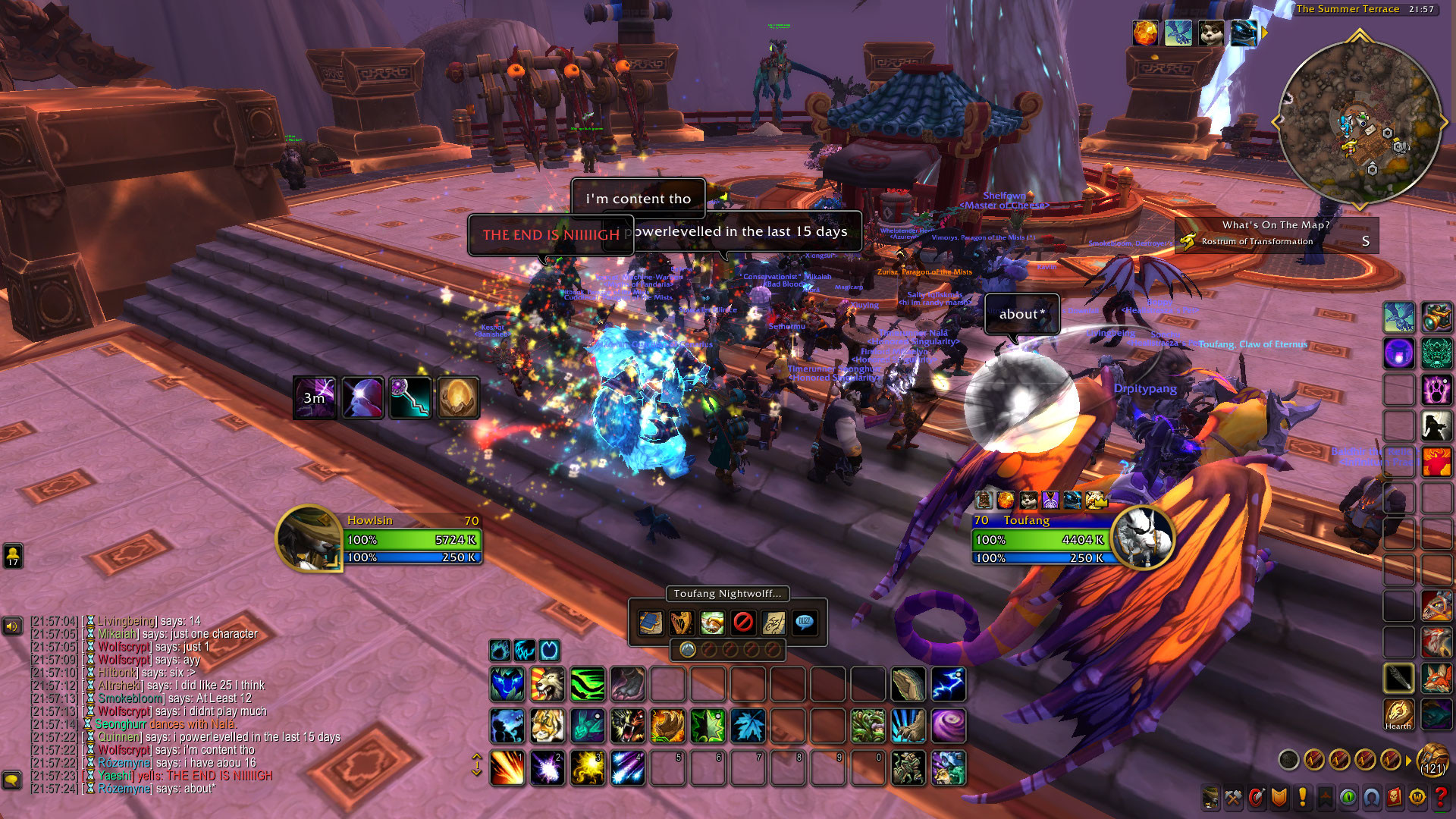This screenshot has width=1456, height=819.
Task: Cast the purple starfall ability in slot 4
Action: click(x=628, y=767)
